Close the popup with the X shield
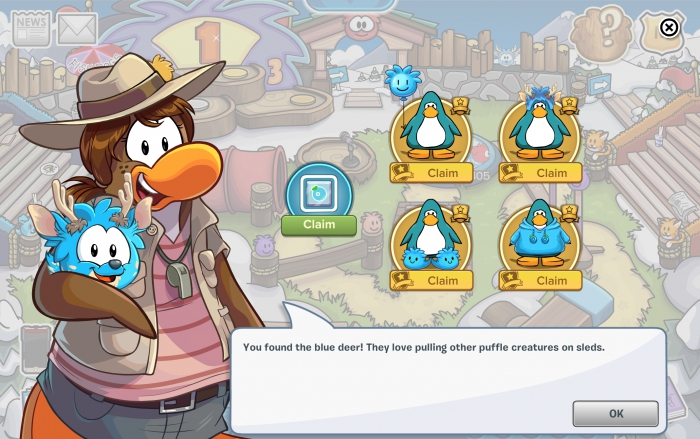 [x=668, y=29]
